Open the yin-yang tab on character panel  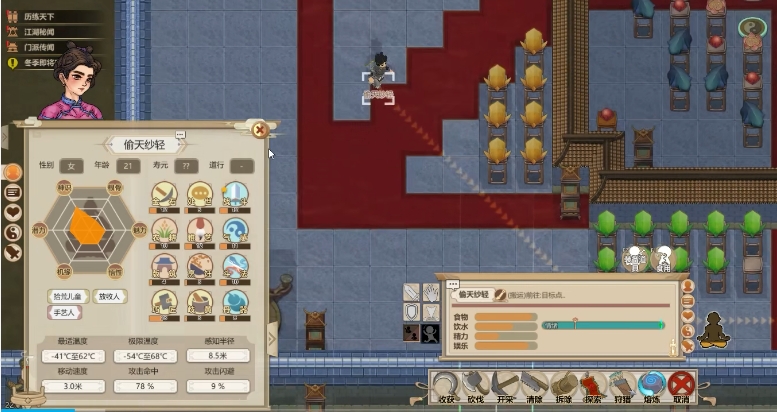click(13, 232)
